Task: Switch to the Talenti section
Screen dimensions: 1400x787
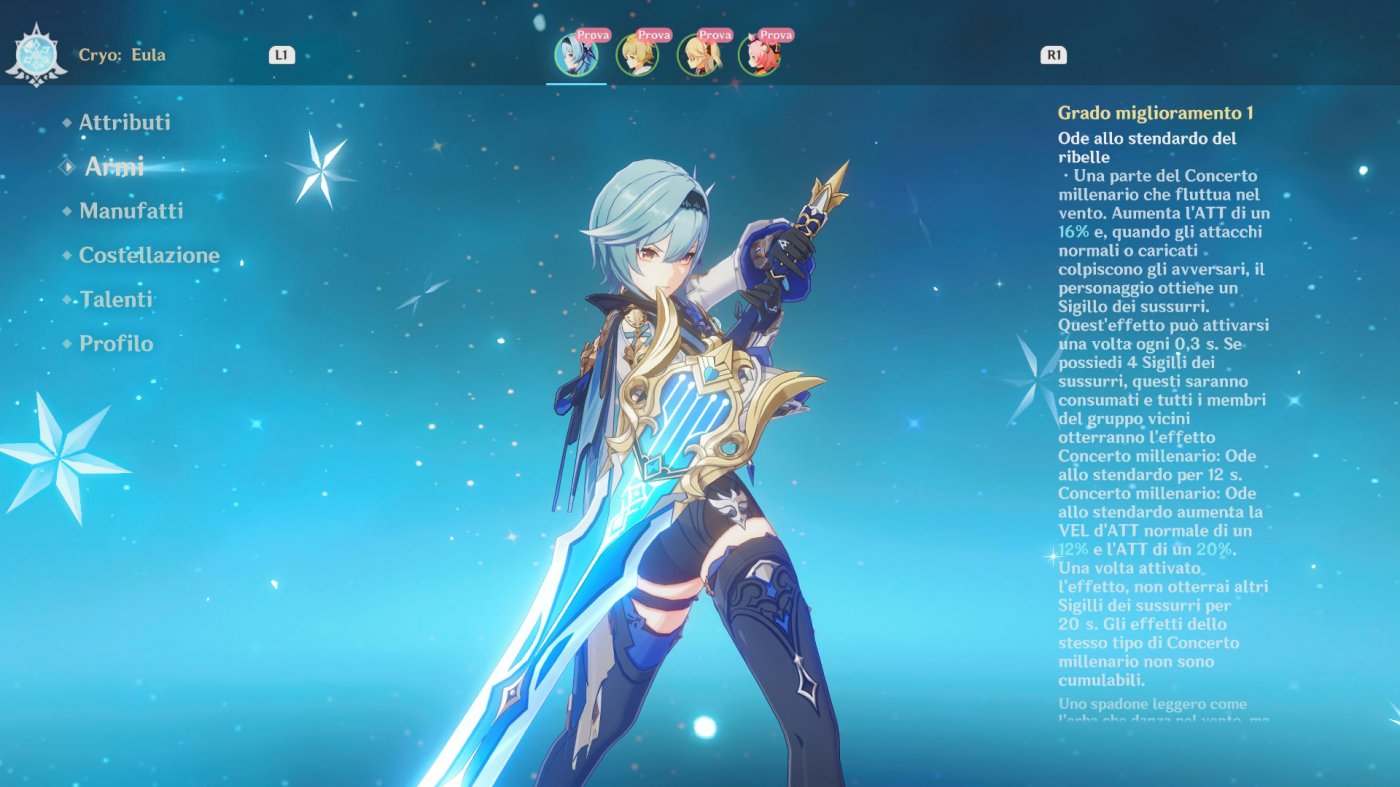Action: click(115, 299)
